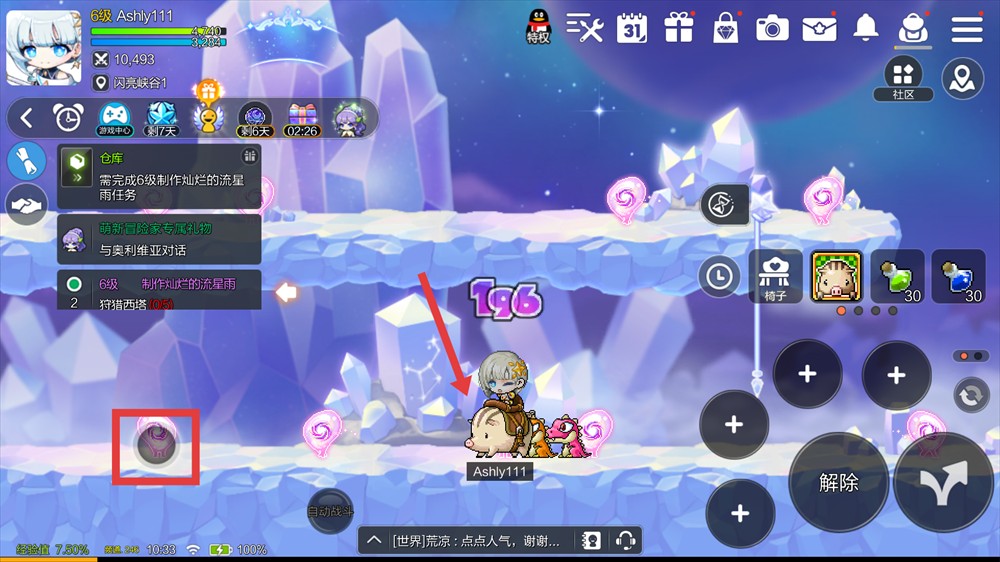Open the cash shop bag icon
This screenshot has height=562, width=1000.
(x=725, y=28)
